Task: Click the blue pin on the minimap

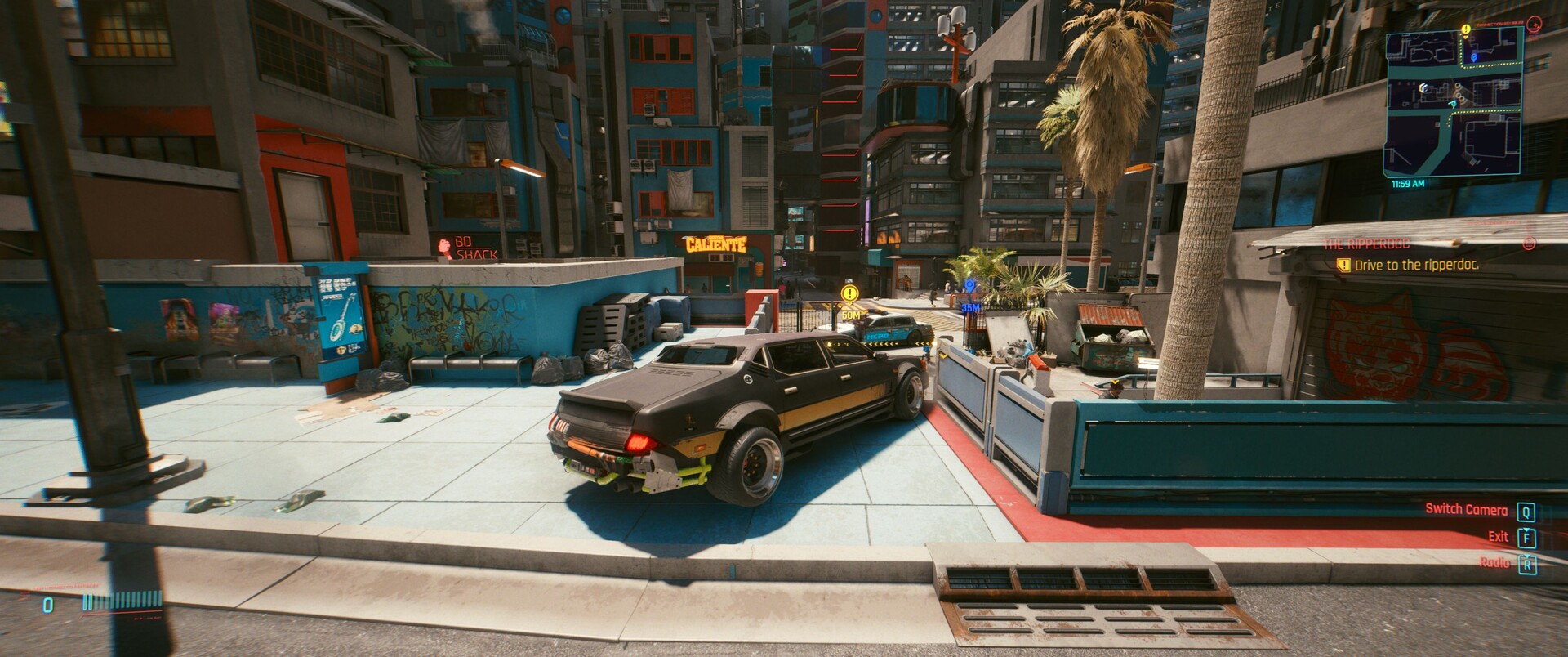Action: tap(1473, 56)
